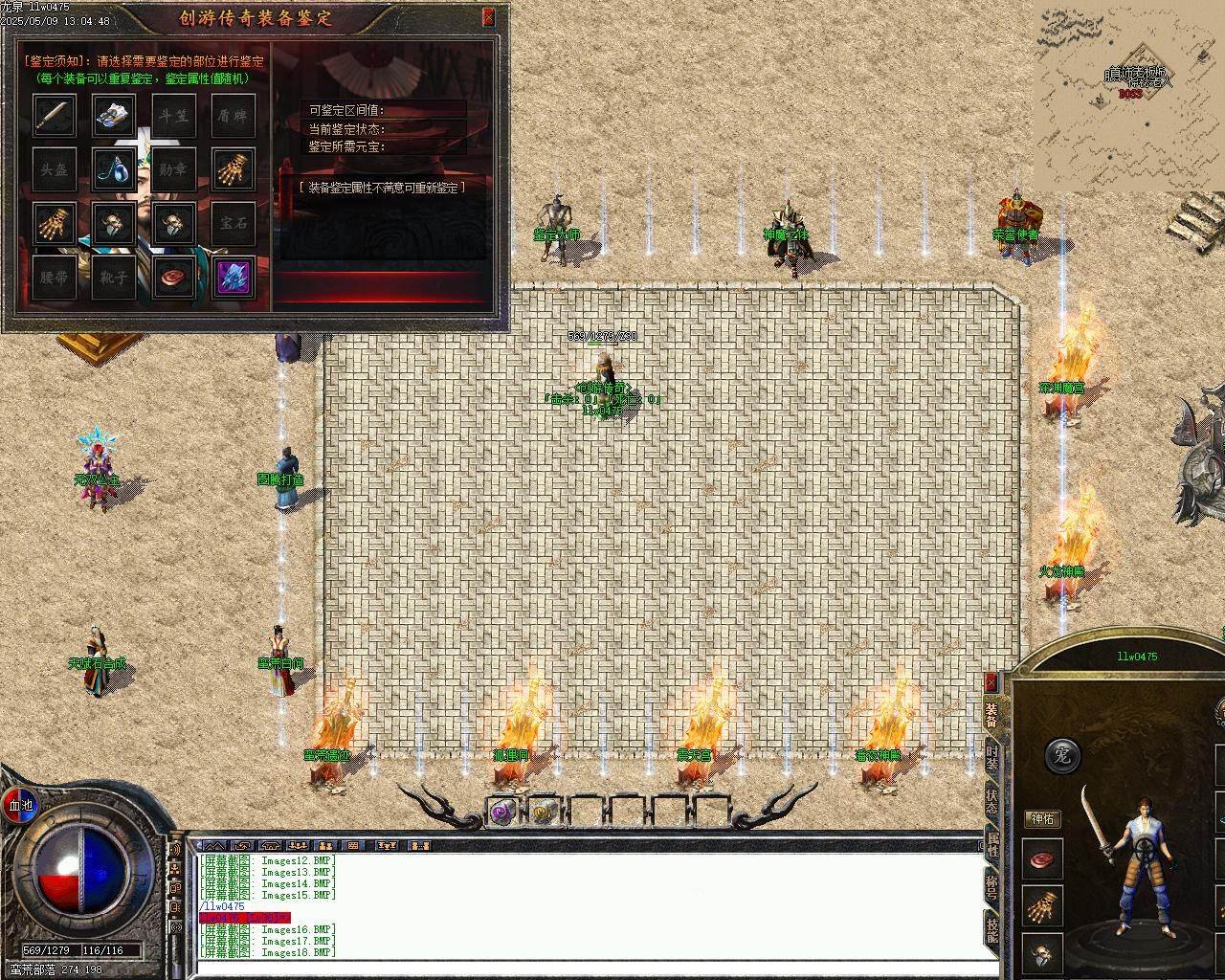Close the equipment appraisal window

tap(488, 17)
